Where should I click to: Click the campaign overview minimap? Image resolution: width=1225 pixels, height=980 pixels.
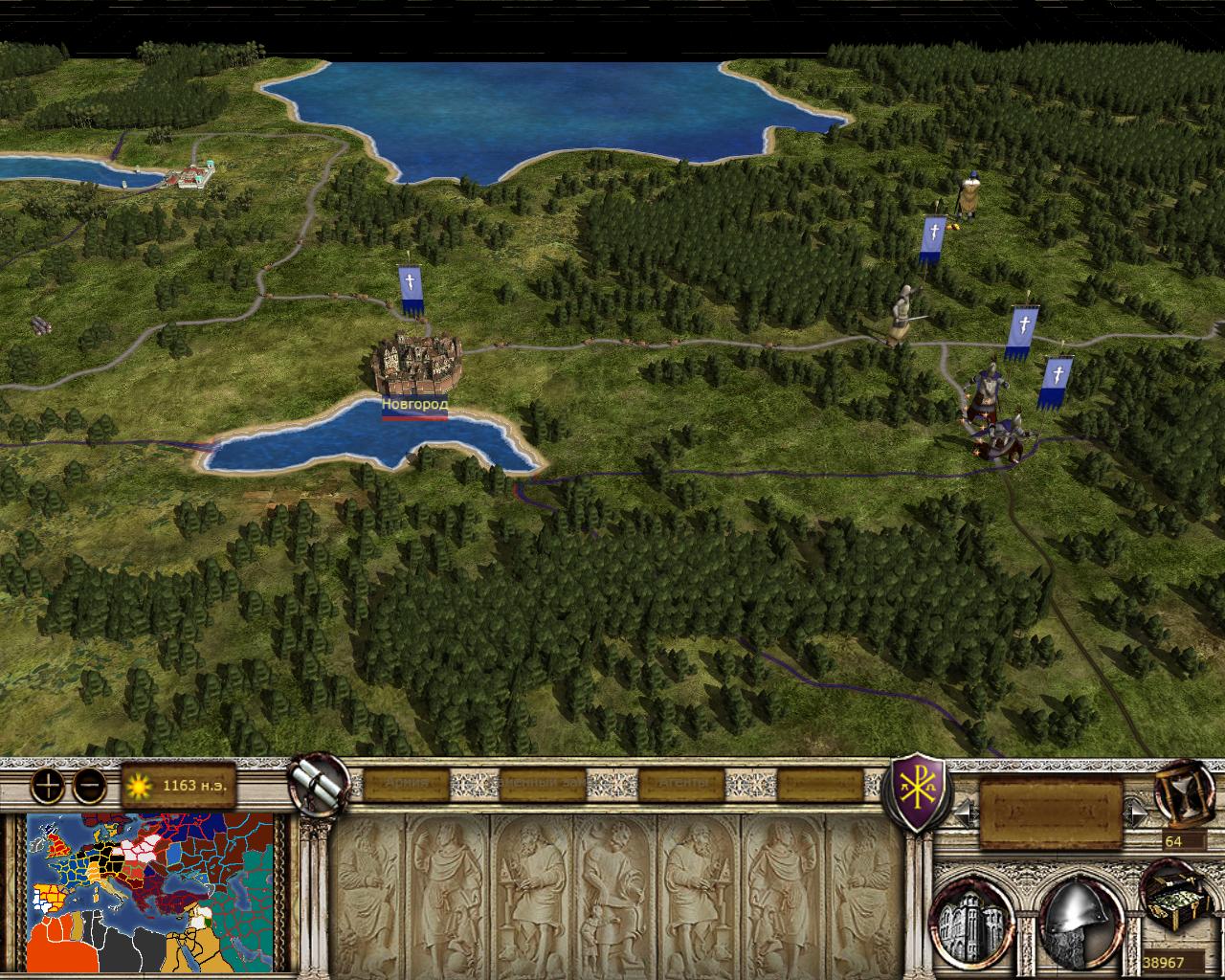click(150, 892)
